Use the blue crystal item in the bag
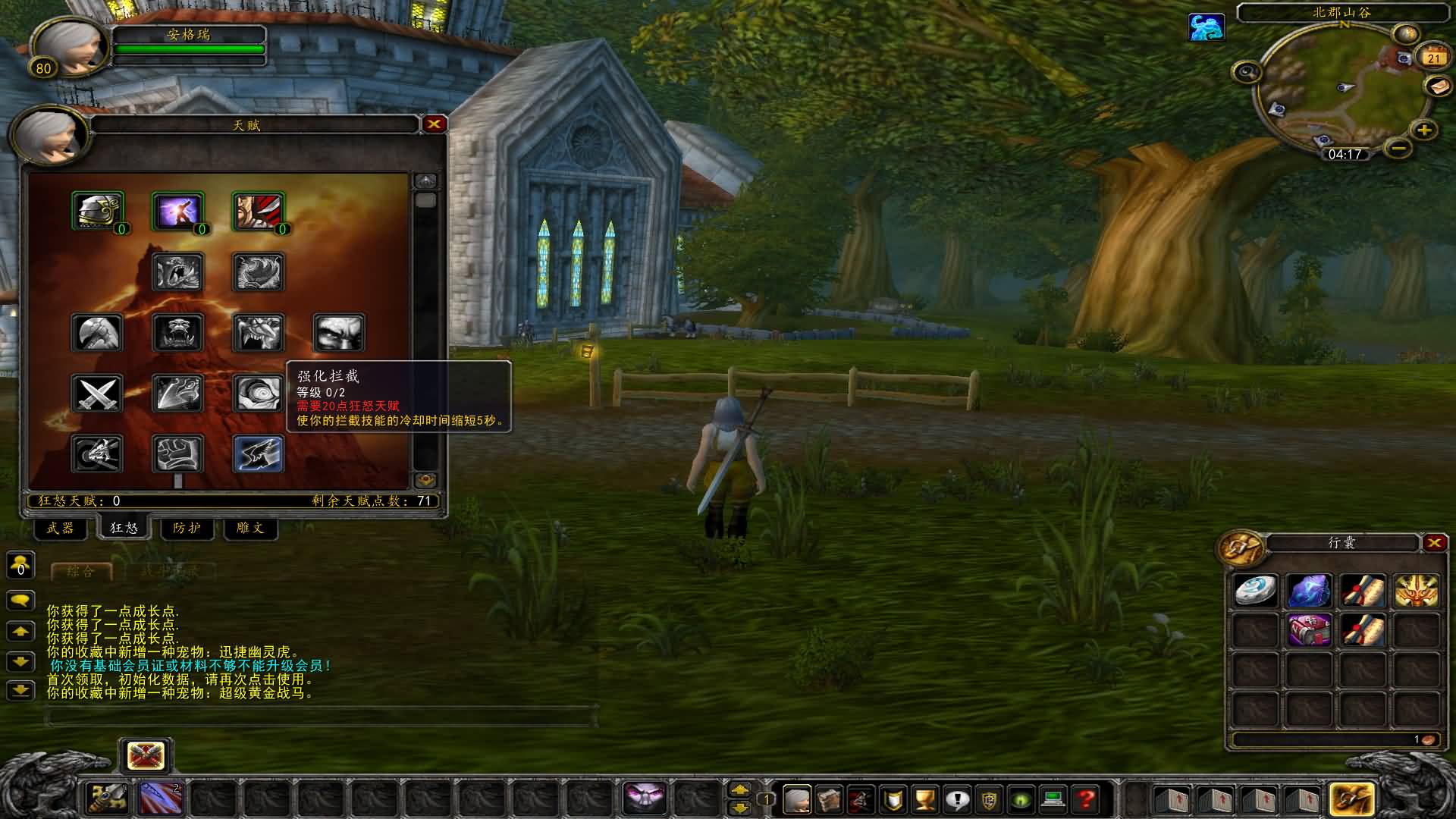The width and height of the screenshot is (1456, 819). point(1310,591)
